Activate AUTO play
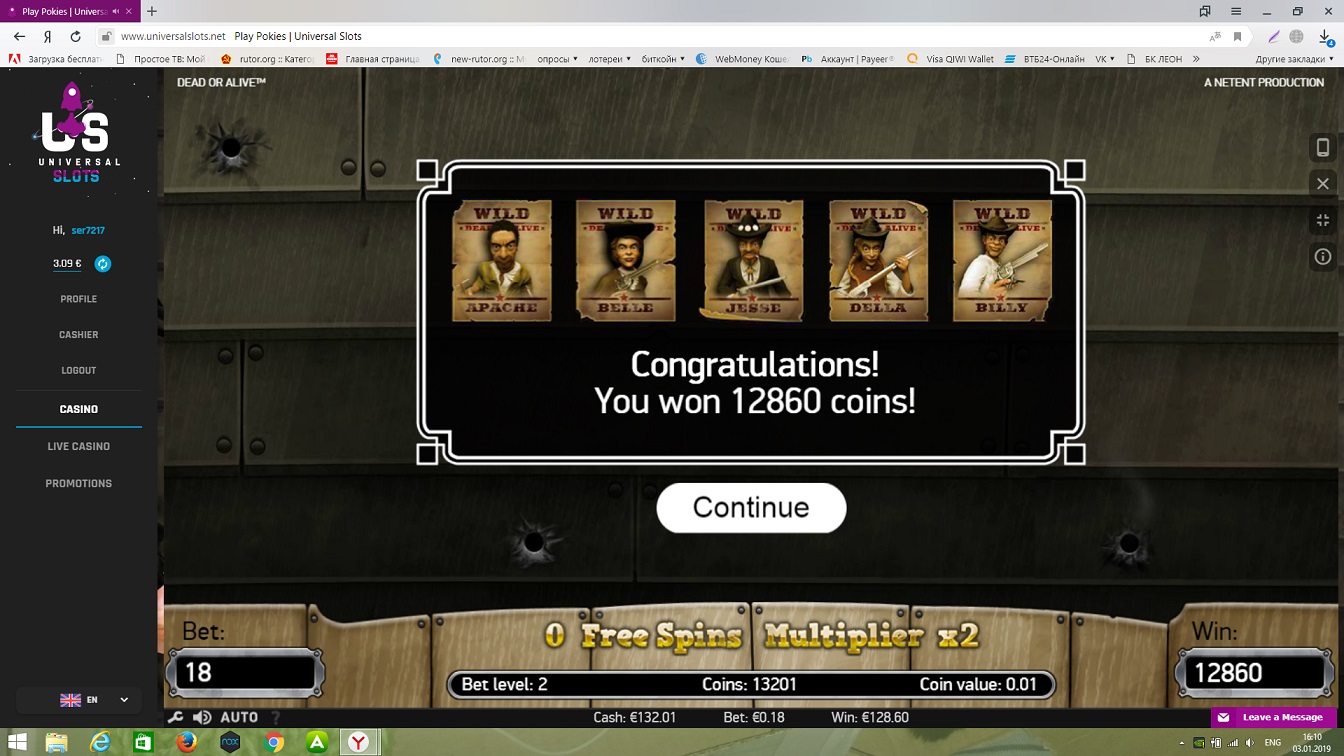 [239, 717]
